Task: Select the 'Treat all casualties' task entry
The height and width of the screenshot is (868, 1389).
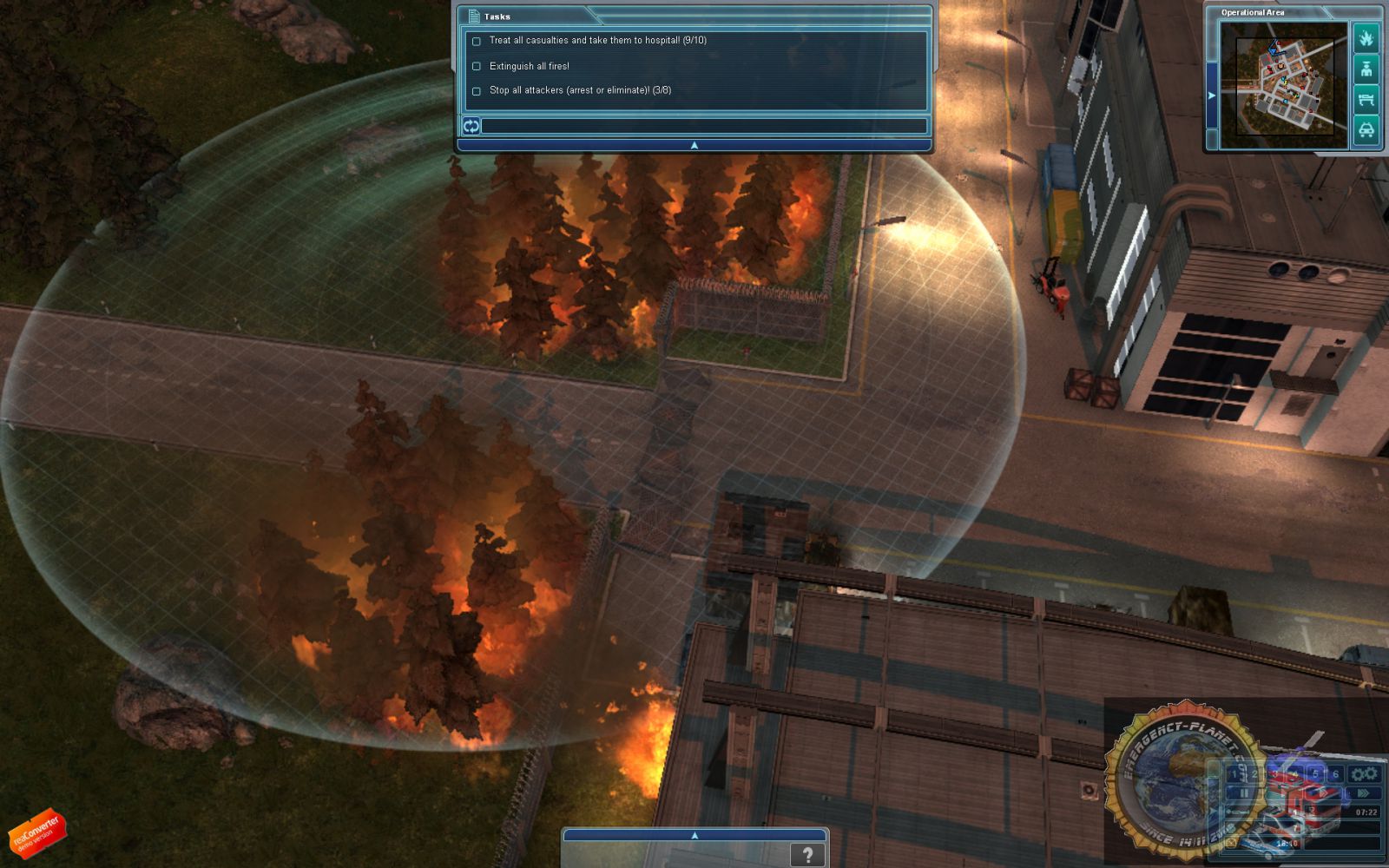Action: coord(597,41)
